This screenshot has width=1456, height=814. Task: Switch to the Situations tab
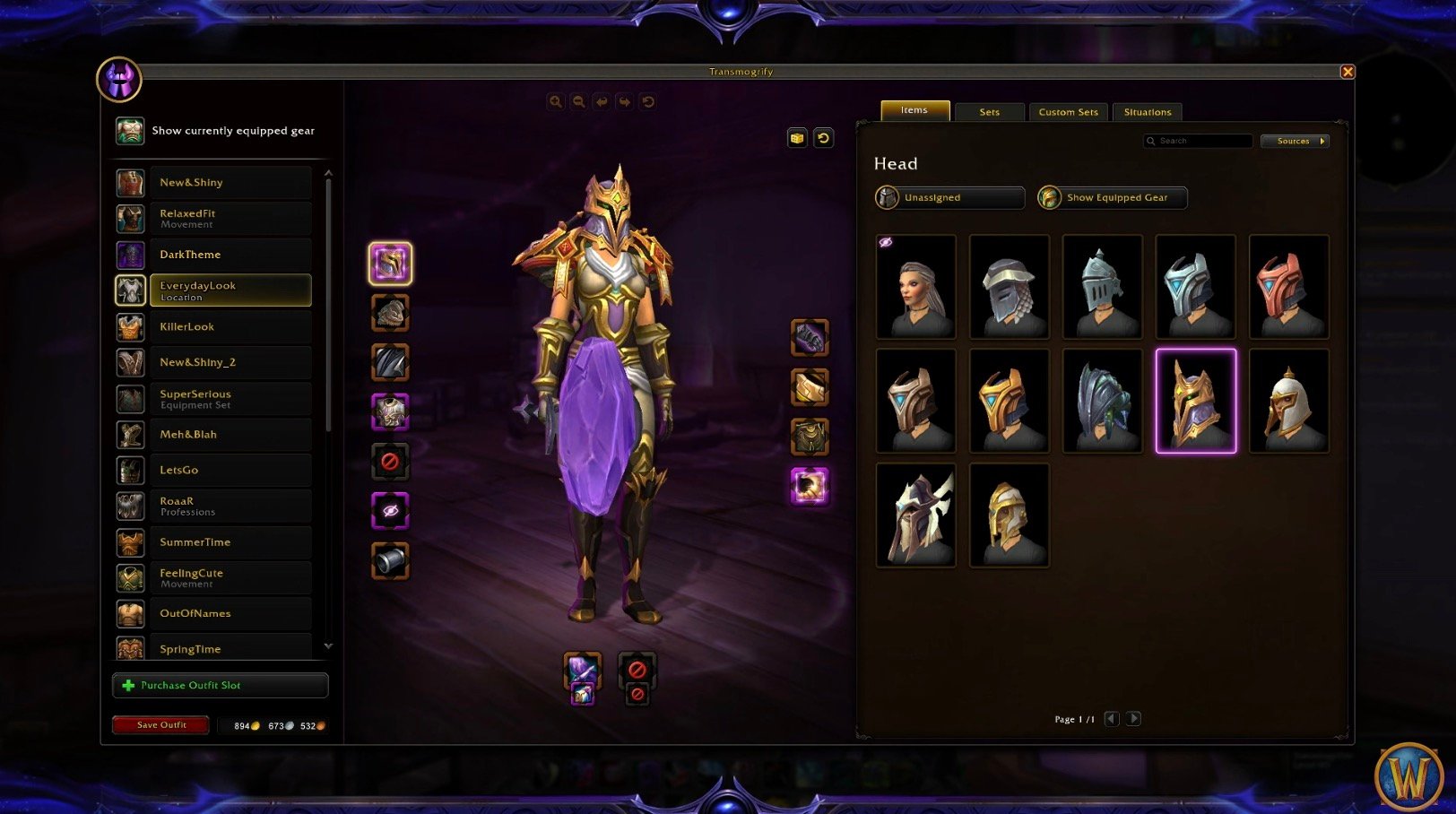point(1147,112)
